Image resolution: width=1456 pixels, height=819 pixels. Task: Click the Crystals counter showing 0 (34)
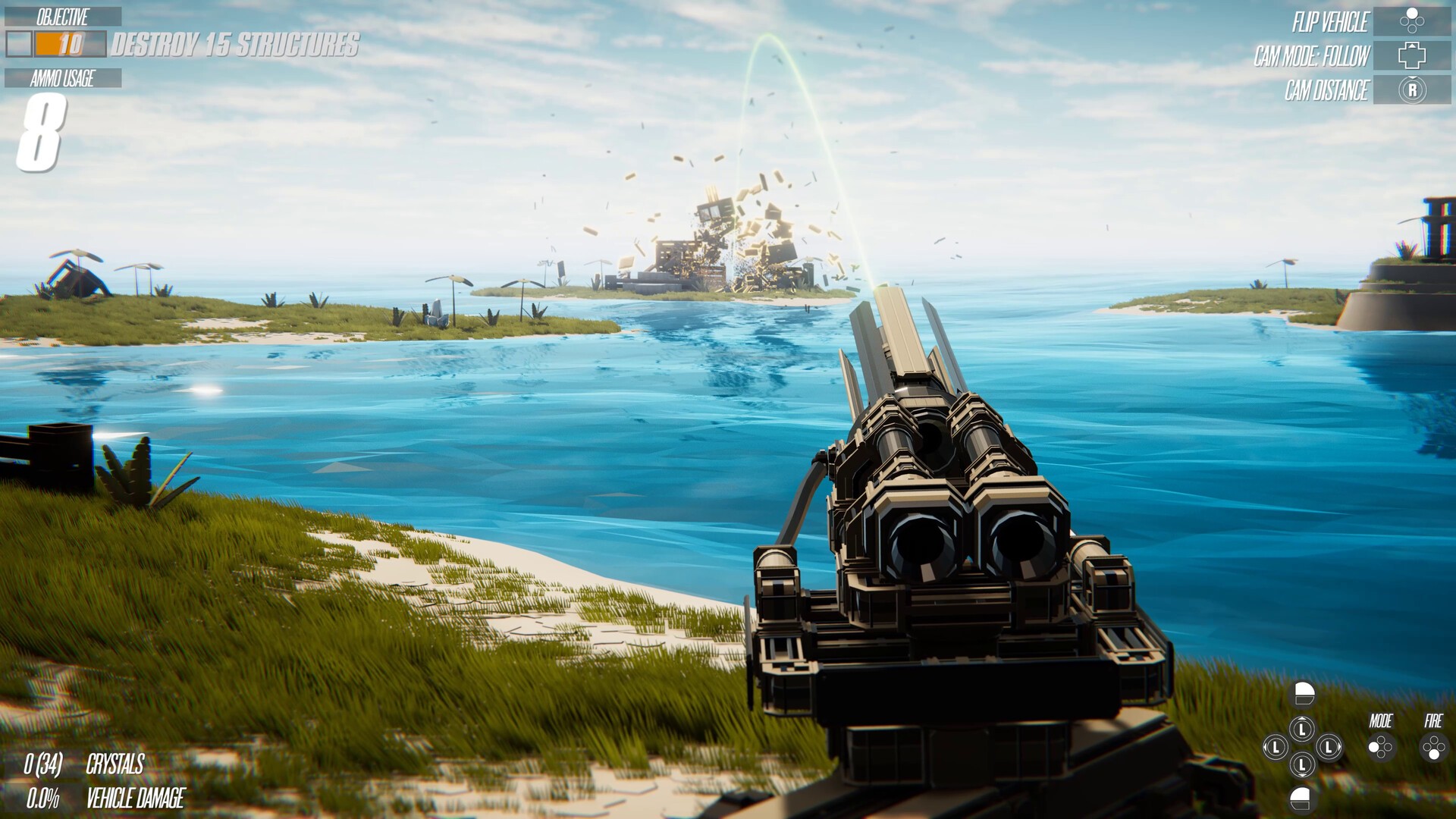(83, 766)
